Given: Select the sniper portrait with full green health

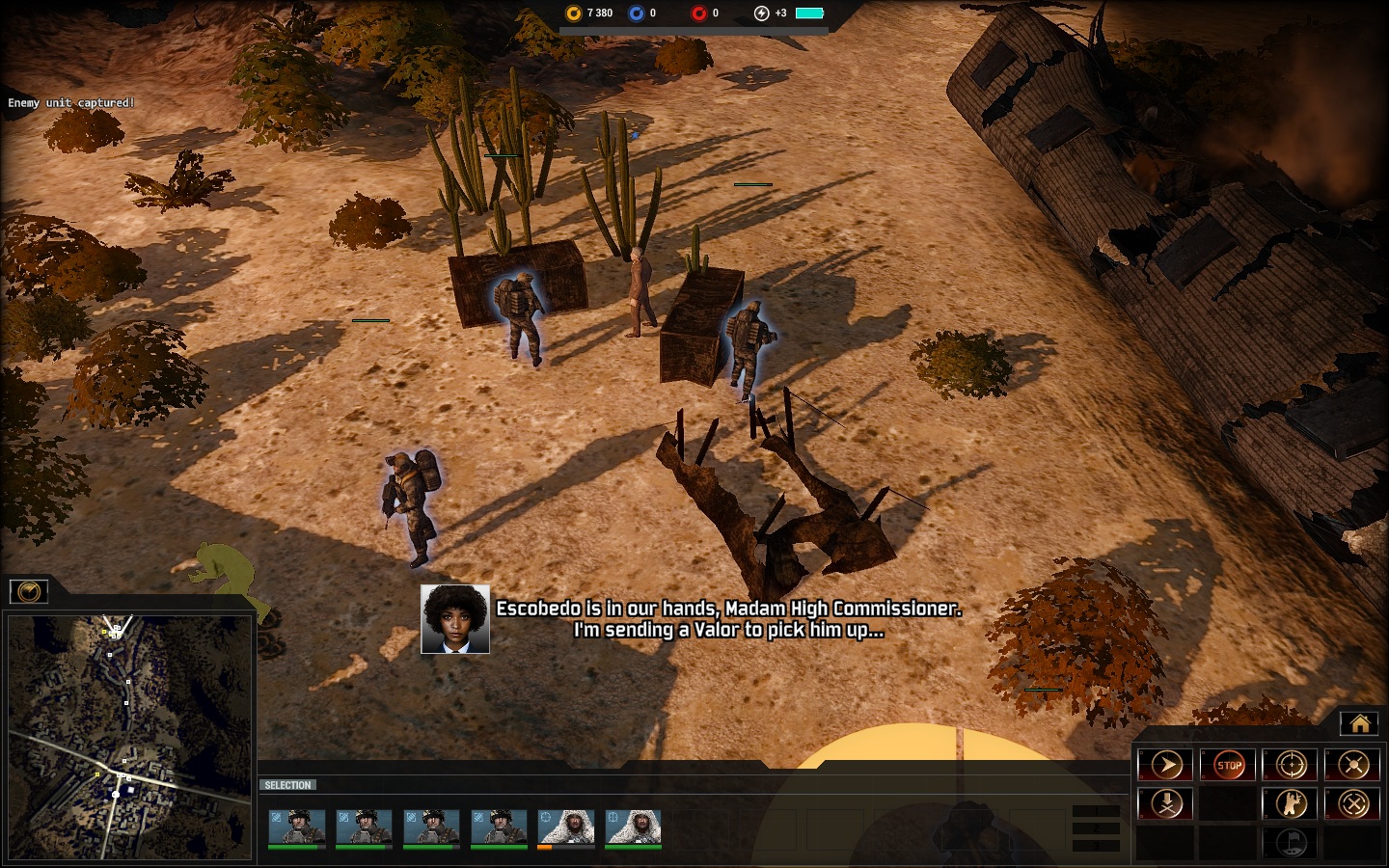Looking at the screenshot, I should 633,828.
